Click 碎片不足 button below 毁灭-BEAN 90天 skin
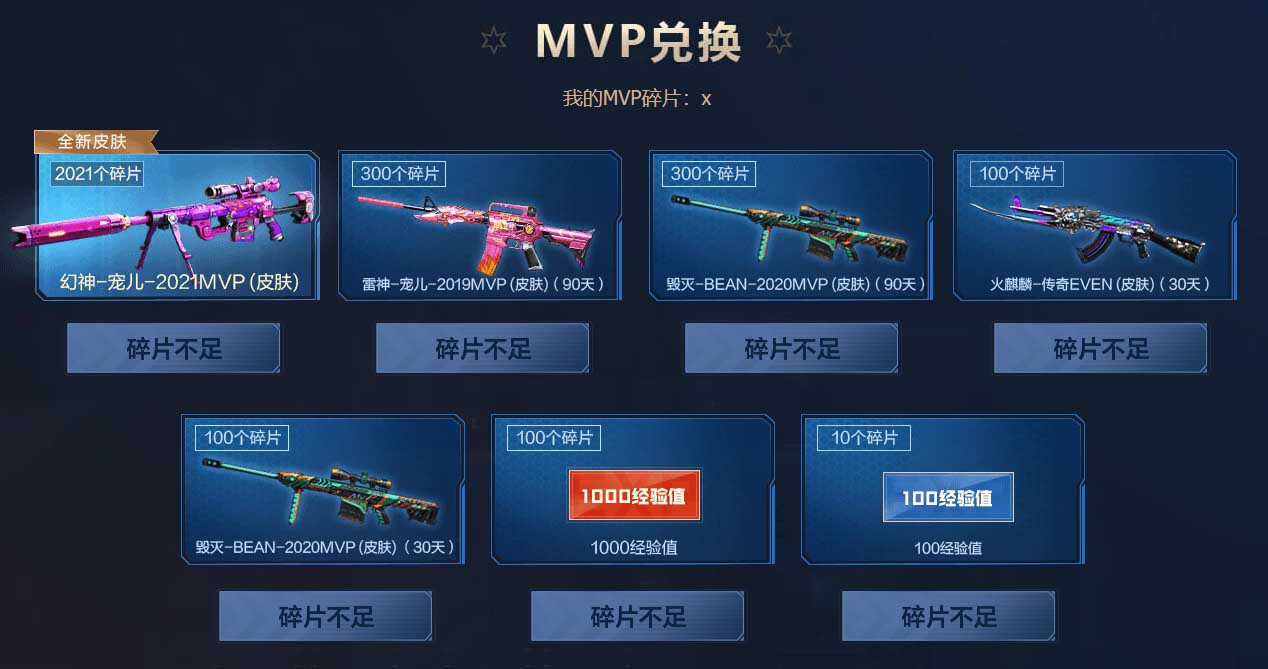Viewport: 1268px width, 669px height. coord(792,349)
